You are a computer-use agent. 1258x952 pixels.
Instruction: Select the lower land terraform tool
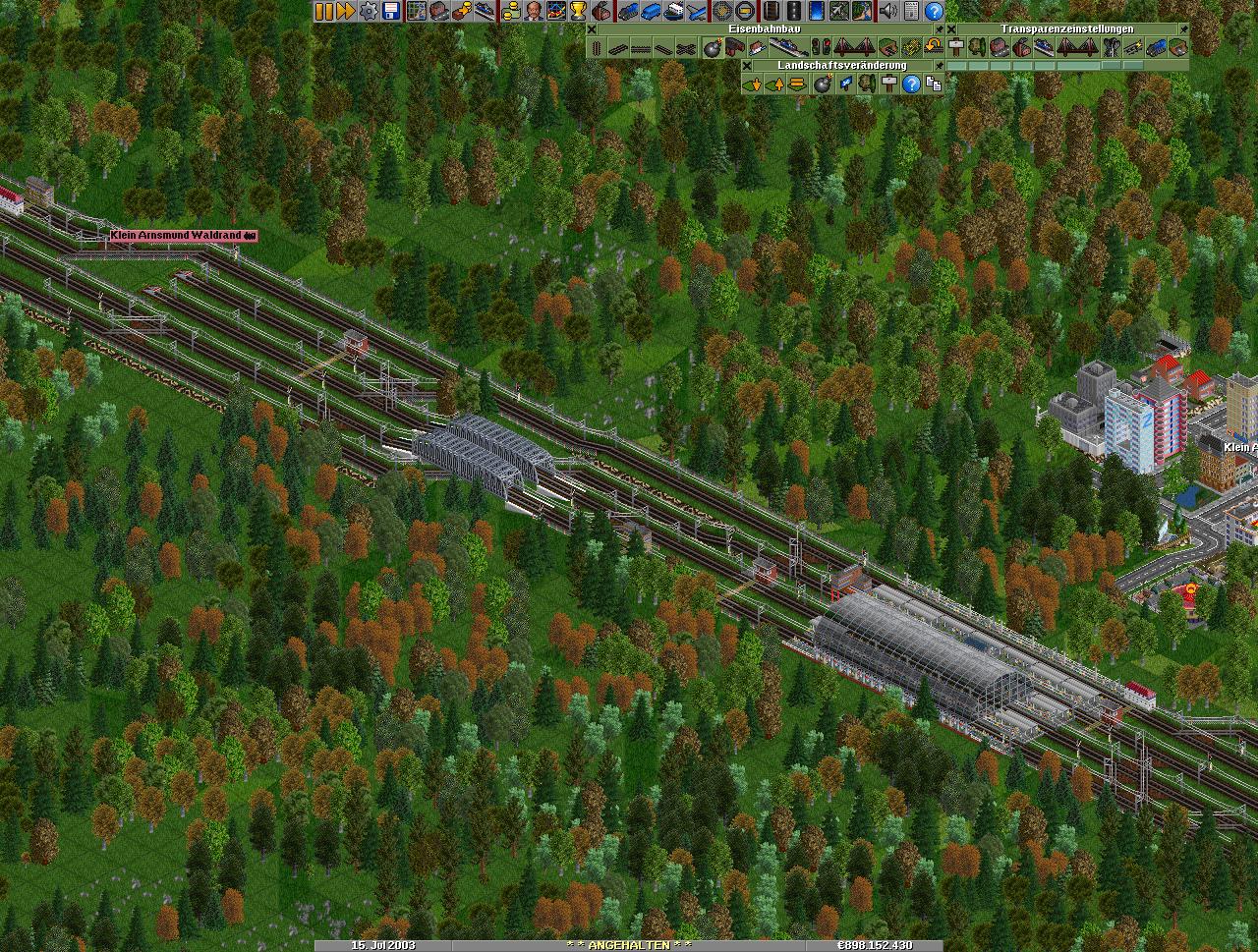tap(753, 84)
